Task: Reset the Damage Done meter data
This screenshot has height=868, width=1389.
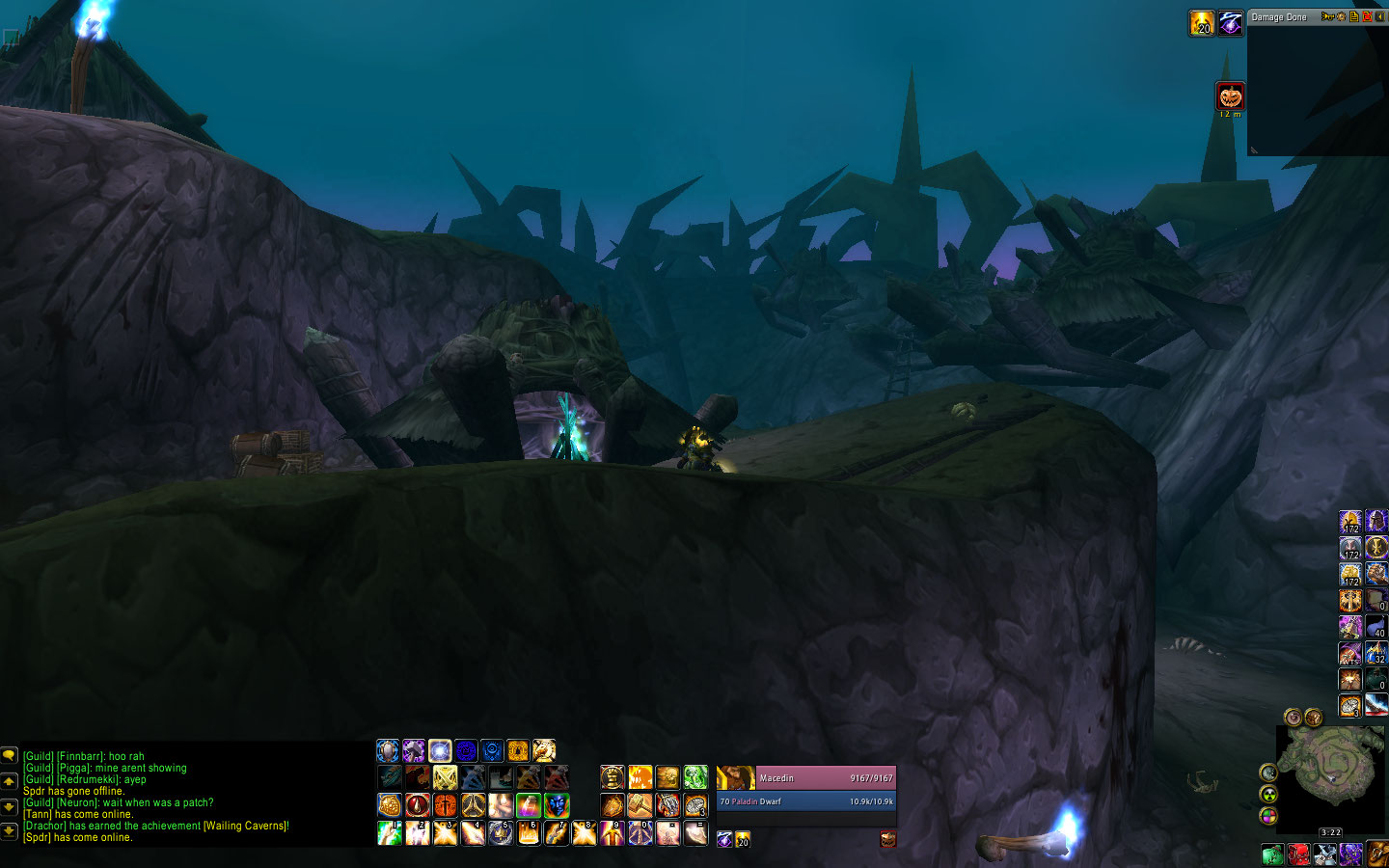Action: (1367, 17)
